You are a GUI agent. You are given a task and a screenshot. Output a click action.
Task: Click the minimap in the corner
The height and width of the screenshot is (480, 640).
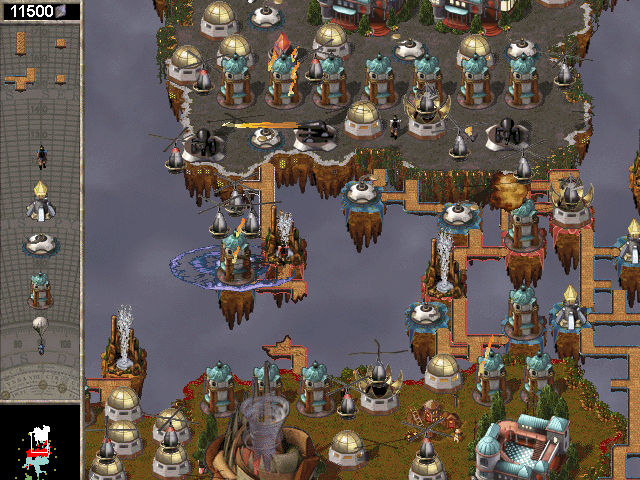point(40,442)
